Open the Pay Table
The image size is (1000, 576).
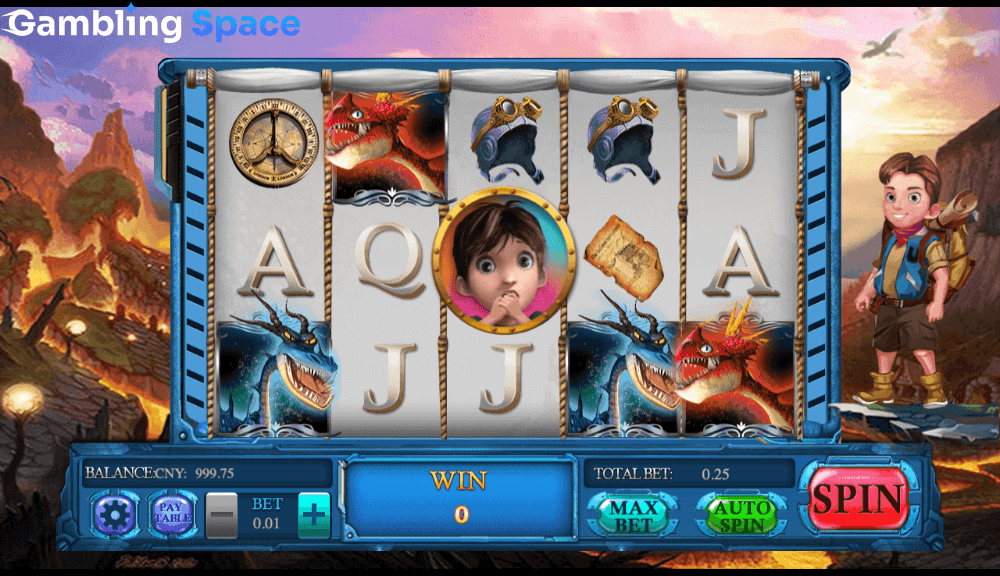click(x=171, y=515)
